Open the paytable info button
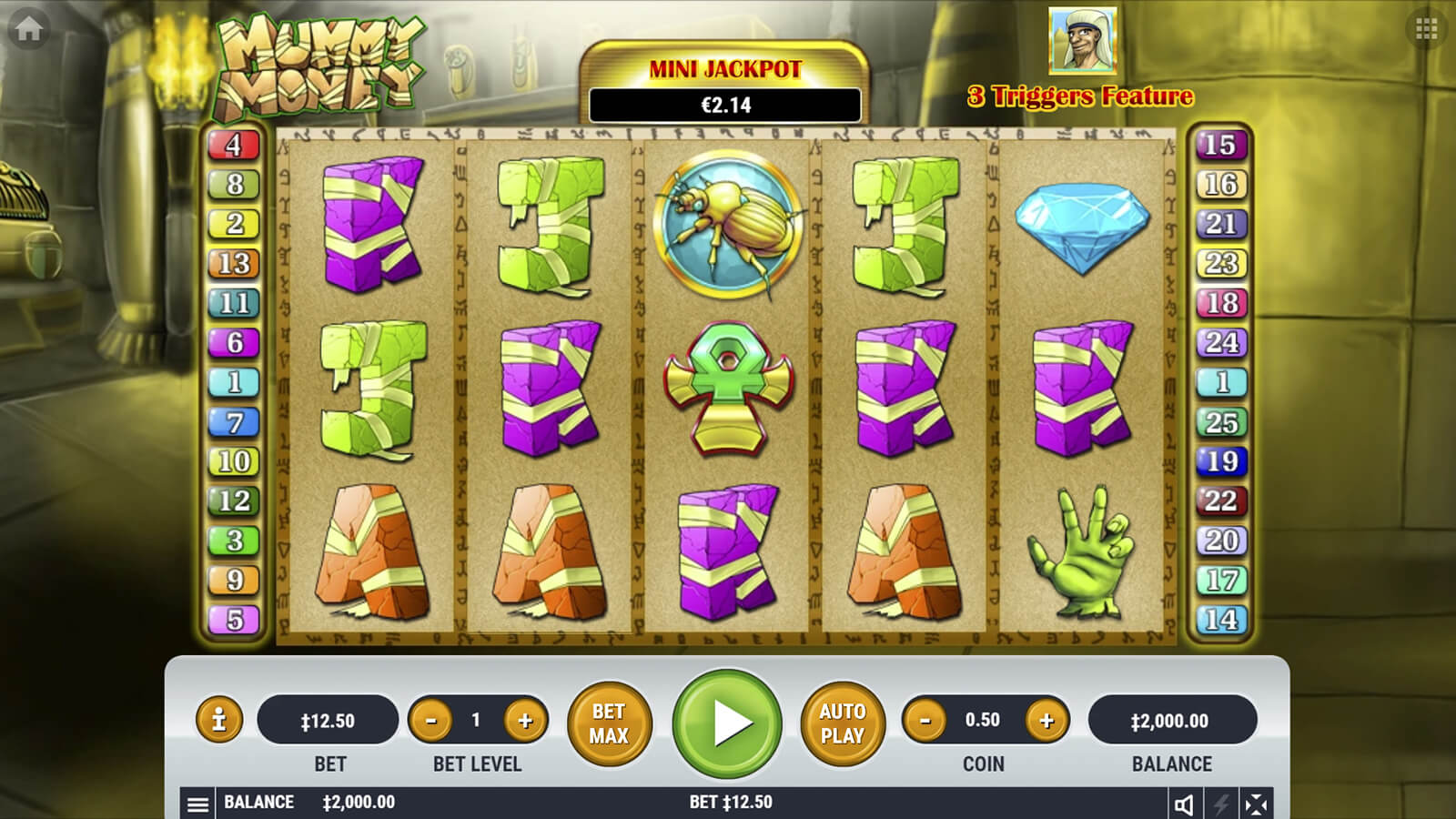The width and height of the screenshot is (1456, 819). [x=218, y=720]
